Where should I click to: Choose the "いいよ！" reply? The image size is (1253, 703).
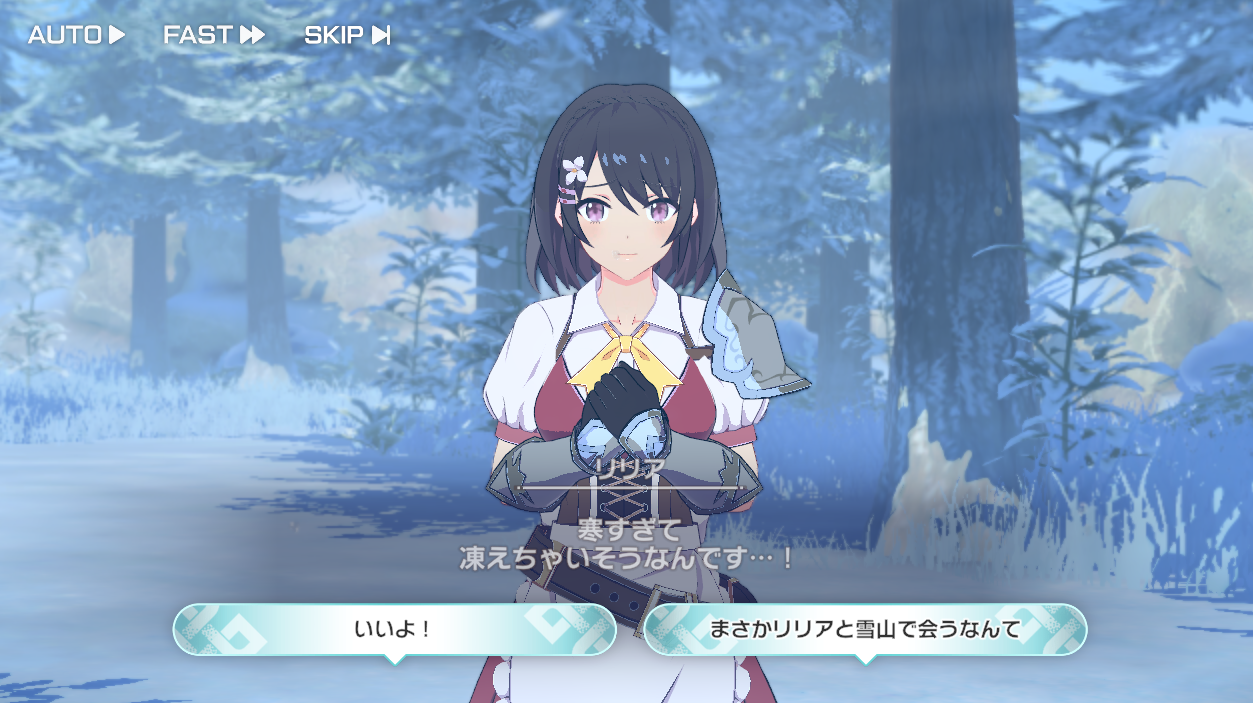click(x=394, y=630)
